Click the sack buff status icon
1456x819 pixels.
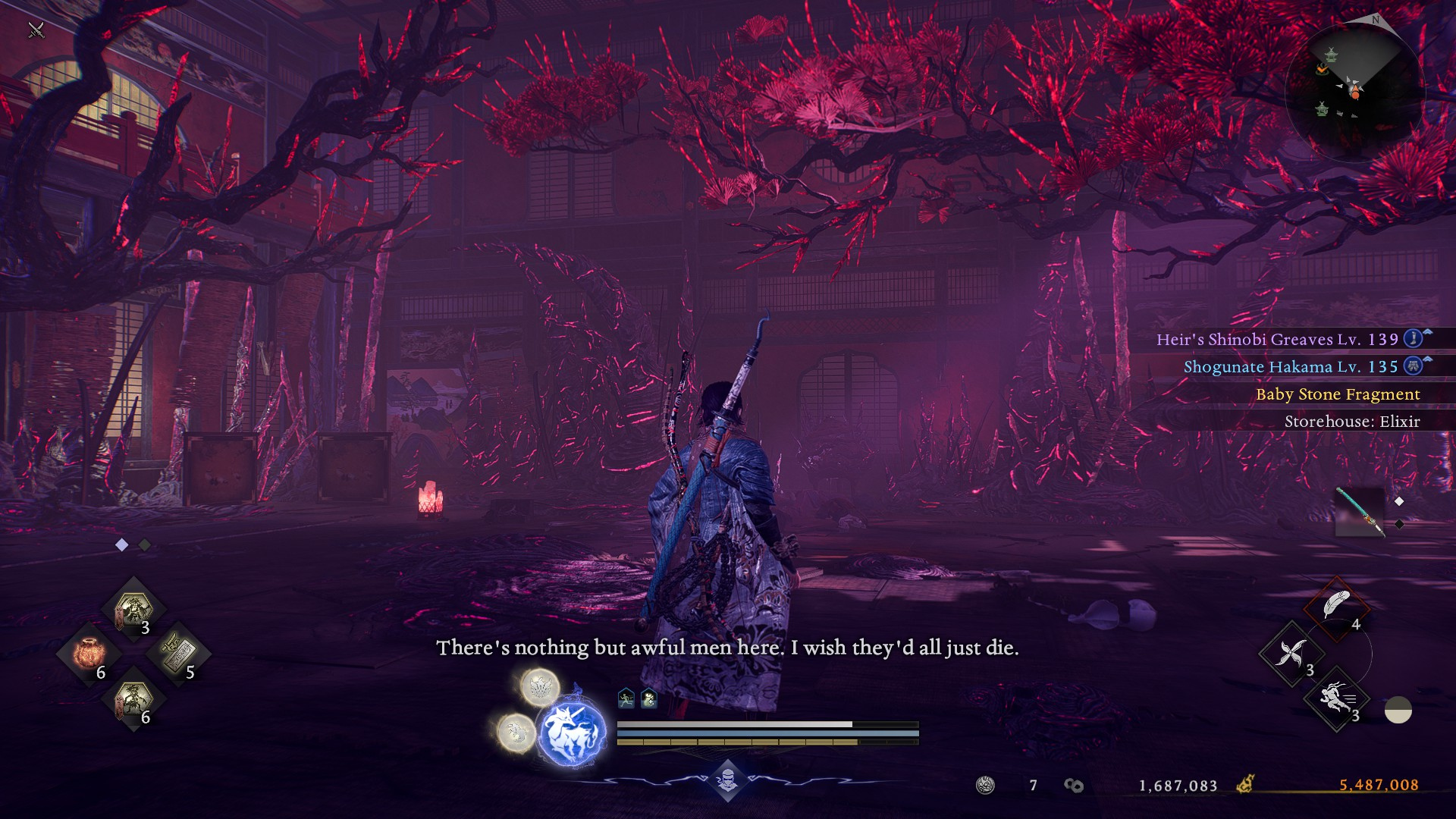649,698
